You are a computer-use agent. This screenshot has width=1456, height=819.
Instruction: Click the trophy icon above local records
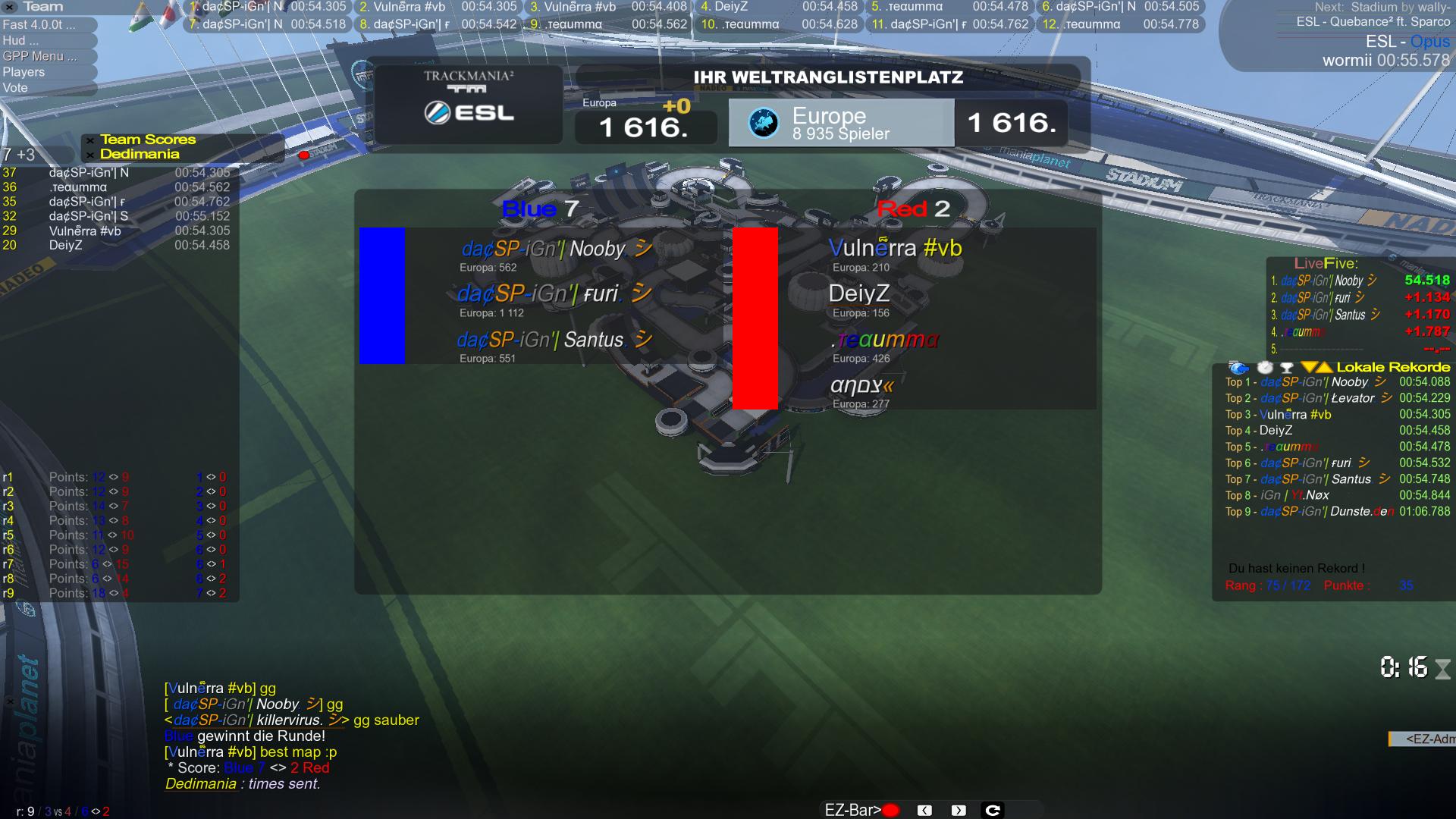(1286, 368)
